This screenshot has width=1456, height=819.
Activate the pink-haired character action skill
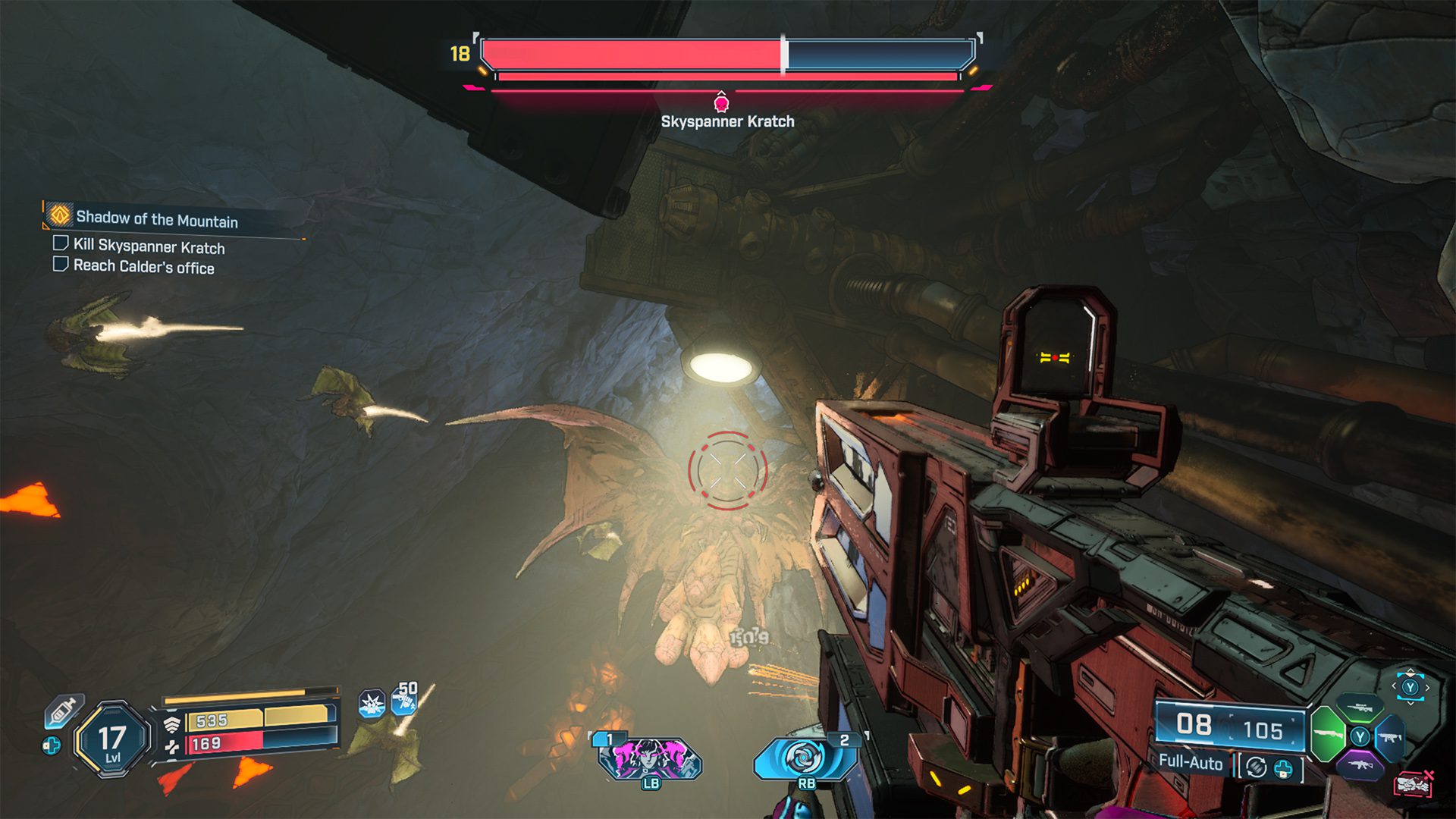(x=650, y=758)
